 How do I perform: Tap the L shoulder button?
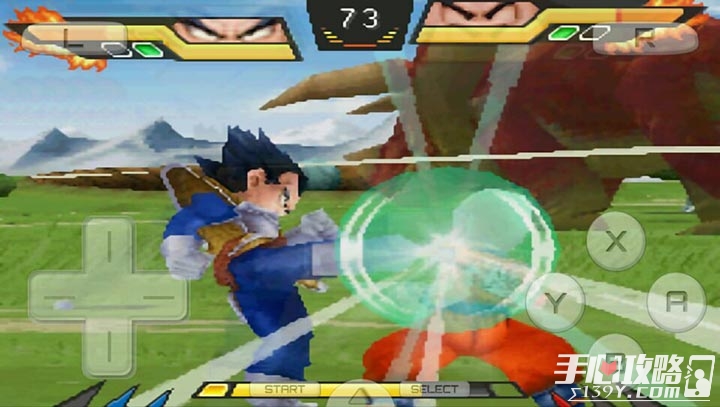pos(67,39)
